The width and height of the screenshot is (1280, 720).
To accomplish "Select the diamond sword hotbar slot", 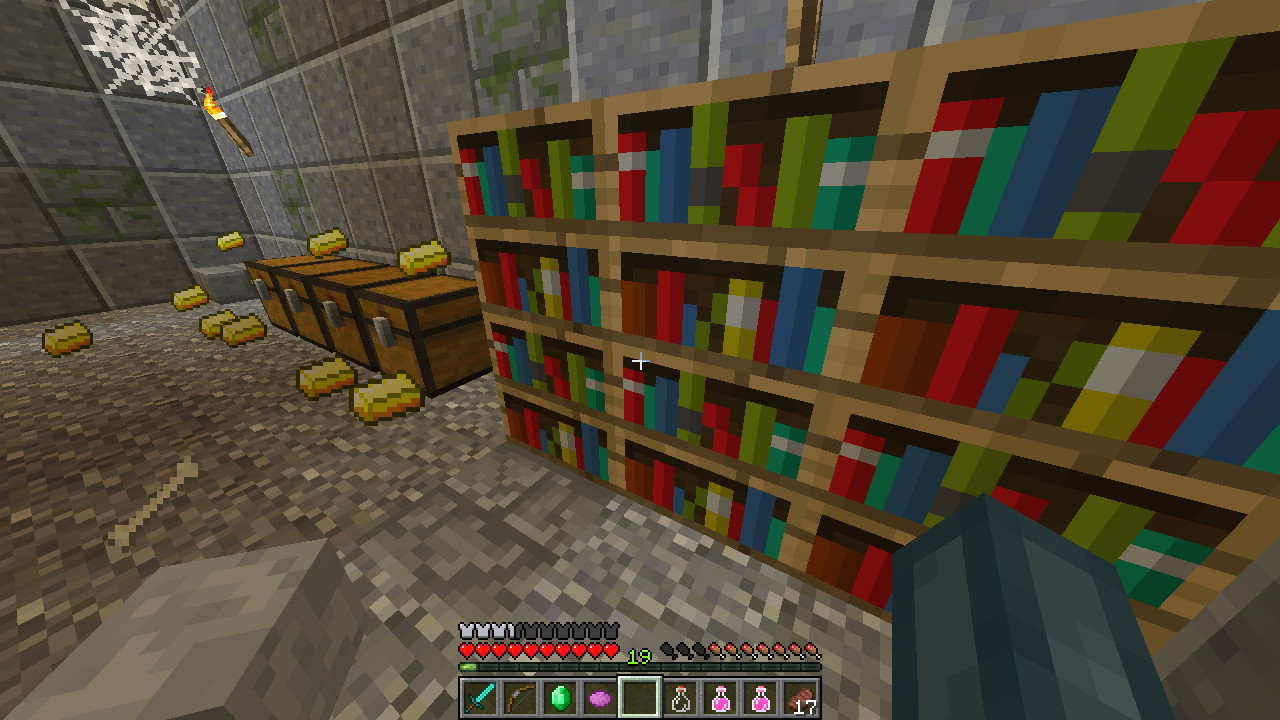I will (480, 698).
